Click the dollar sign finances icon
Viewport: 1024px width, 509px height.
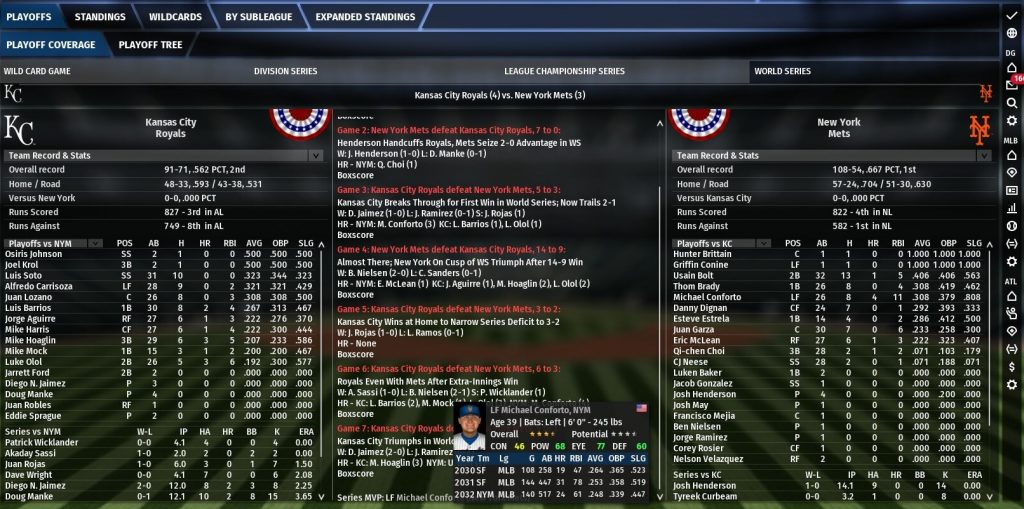coord(1012,366)
